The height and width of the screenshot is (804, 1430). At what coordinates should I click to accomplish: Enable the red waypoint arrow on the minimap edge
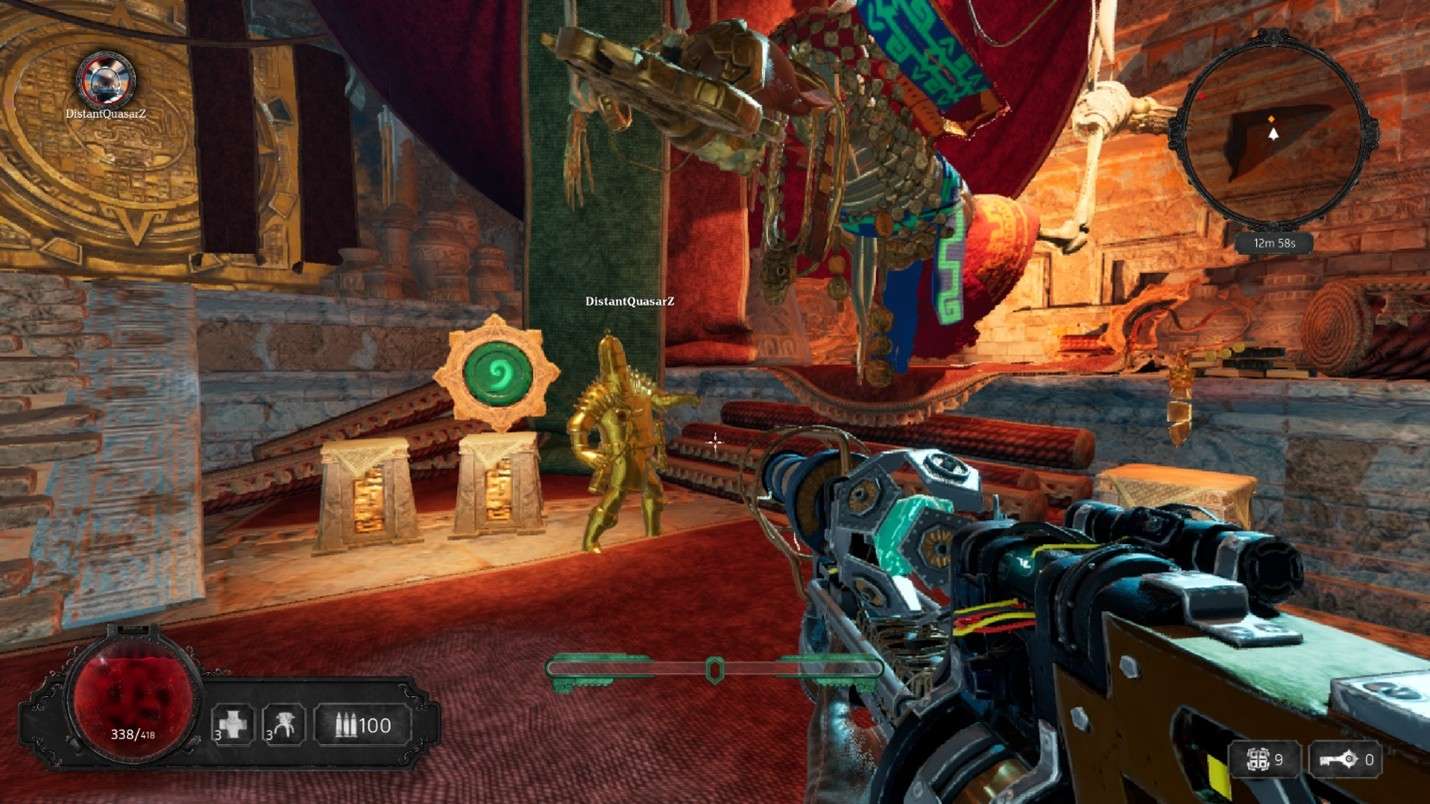pyautogui.click(x=1203, y=95)
